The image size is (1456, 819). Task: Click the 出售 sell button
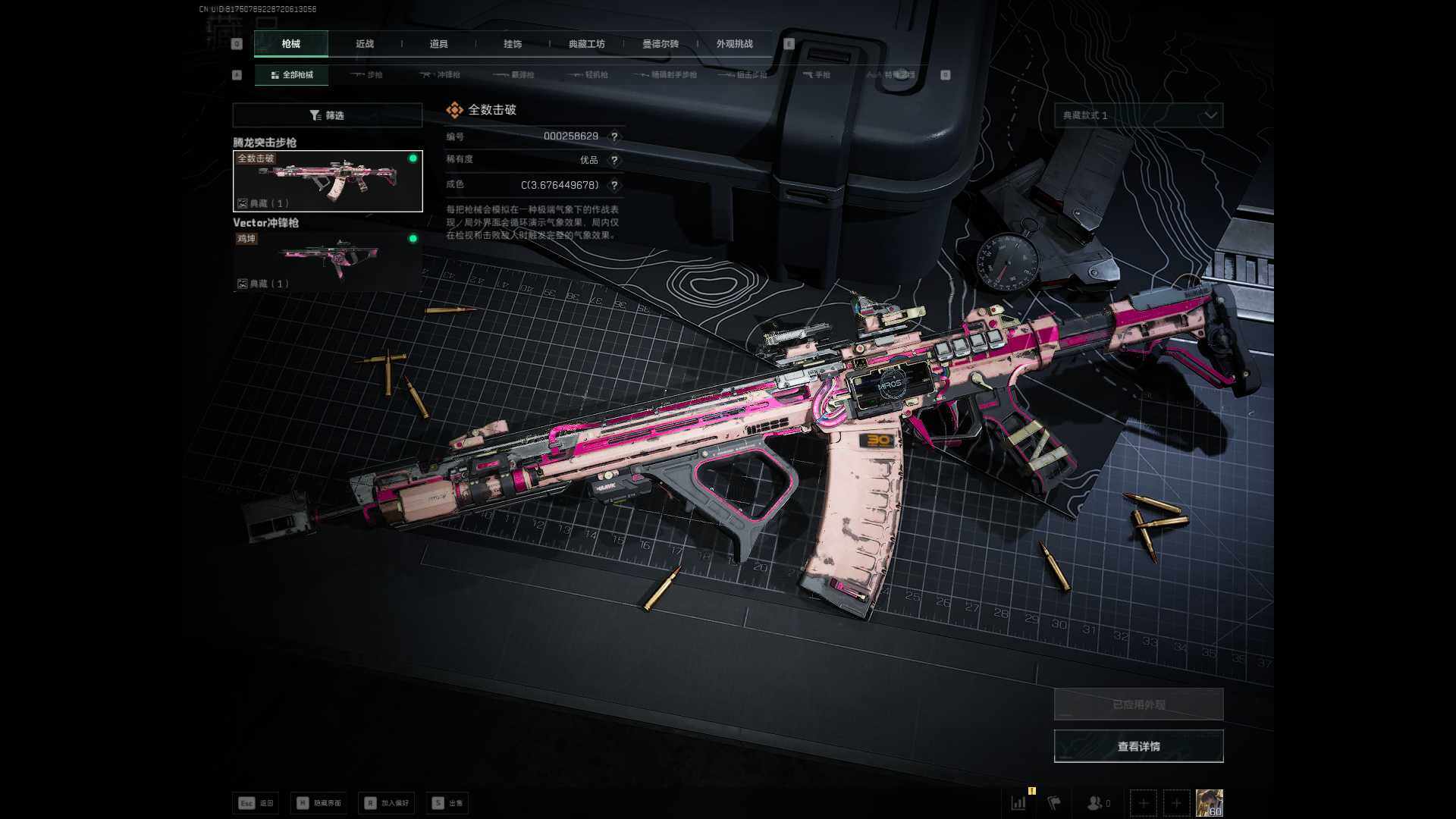[x=447, y=803]
